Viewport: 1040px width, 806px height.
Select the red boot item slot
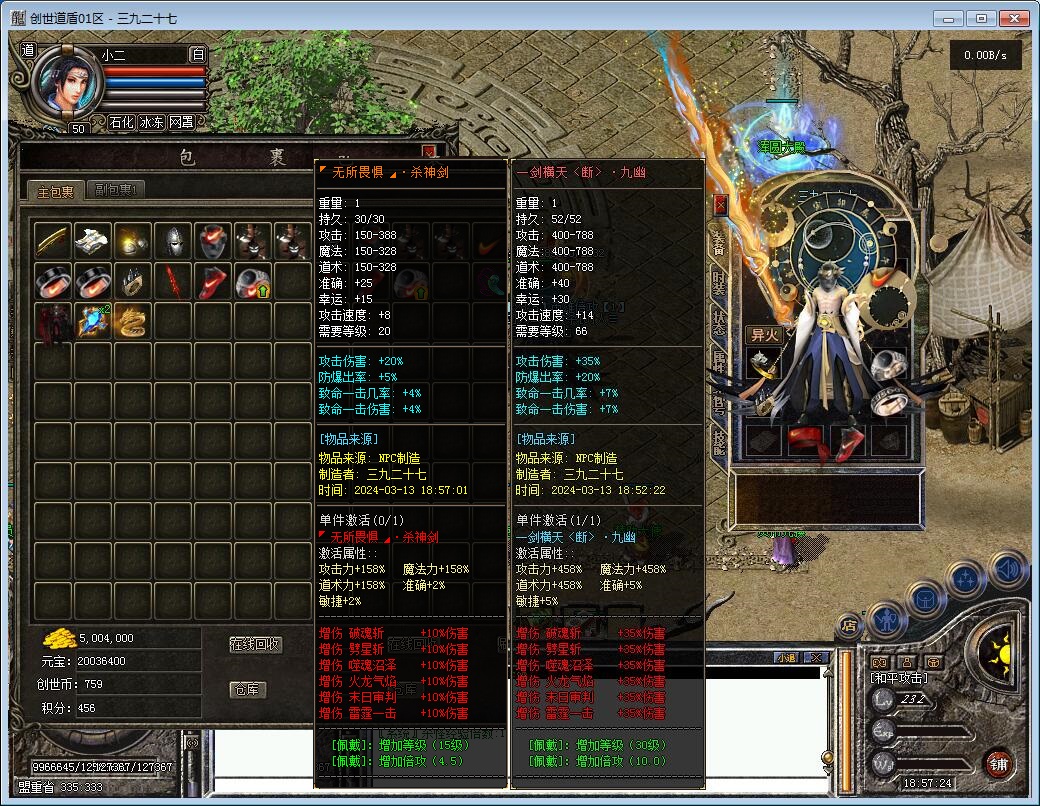click(x=213, y=281)
